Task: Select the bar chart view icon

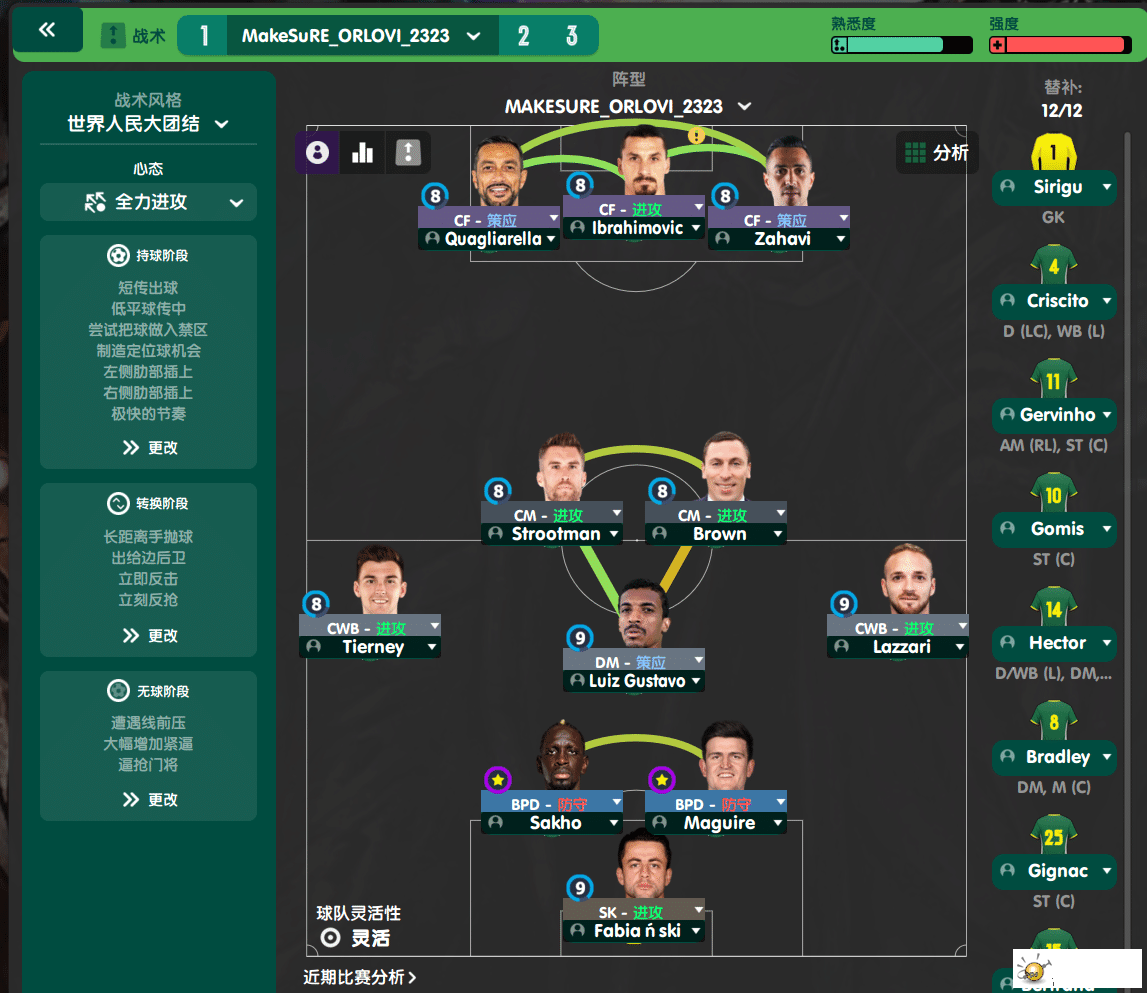Action: [x=362, y=153]
